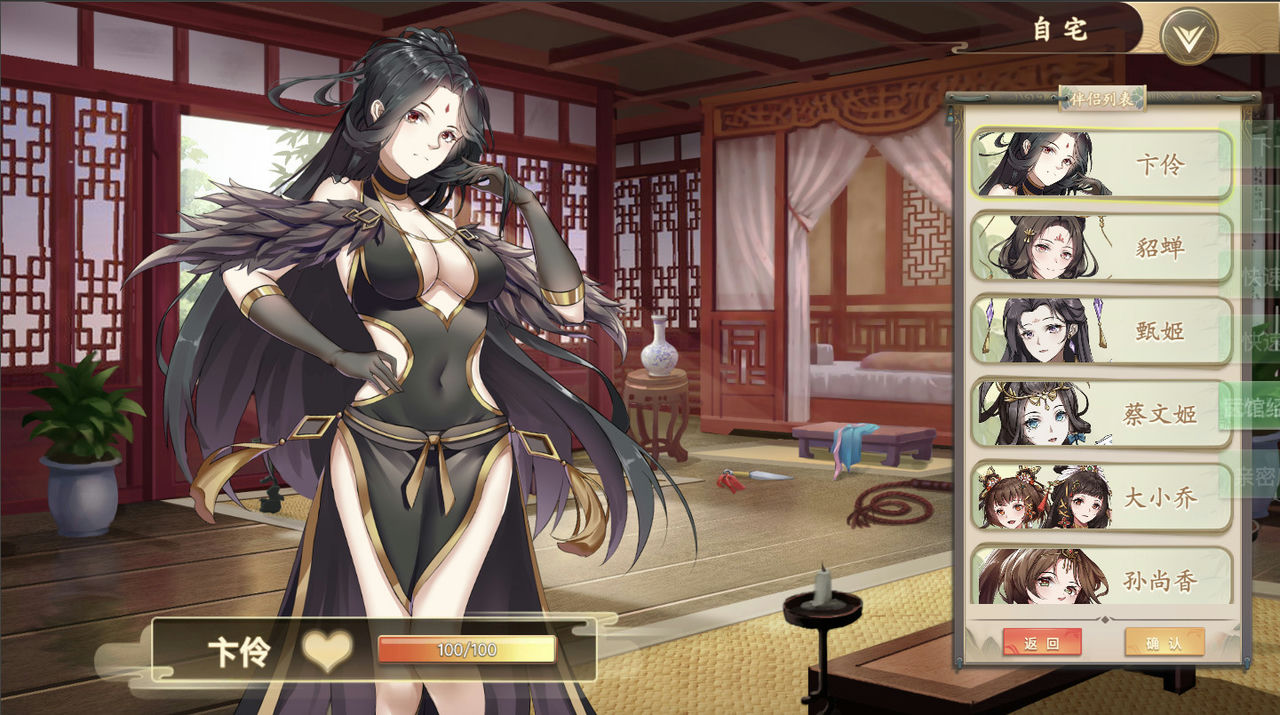Choose 貂蝉 from the companion list
Image resolution: width=1280 pixels, height=715 pixels.
[x=1101, y=247]
